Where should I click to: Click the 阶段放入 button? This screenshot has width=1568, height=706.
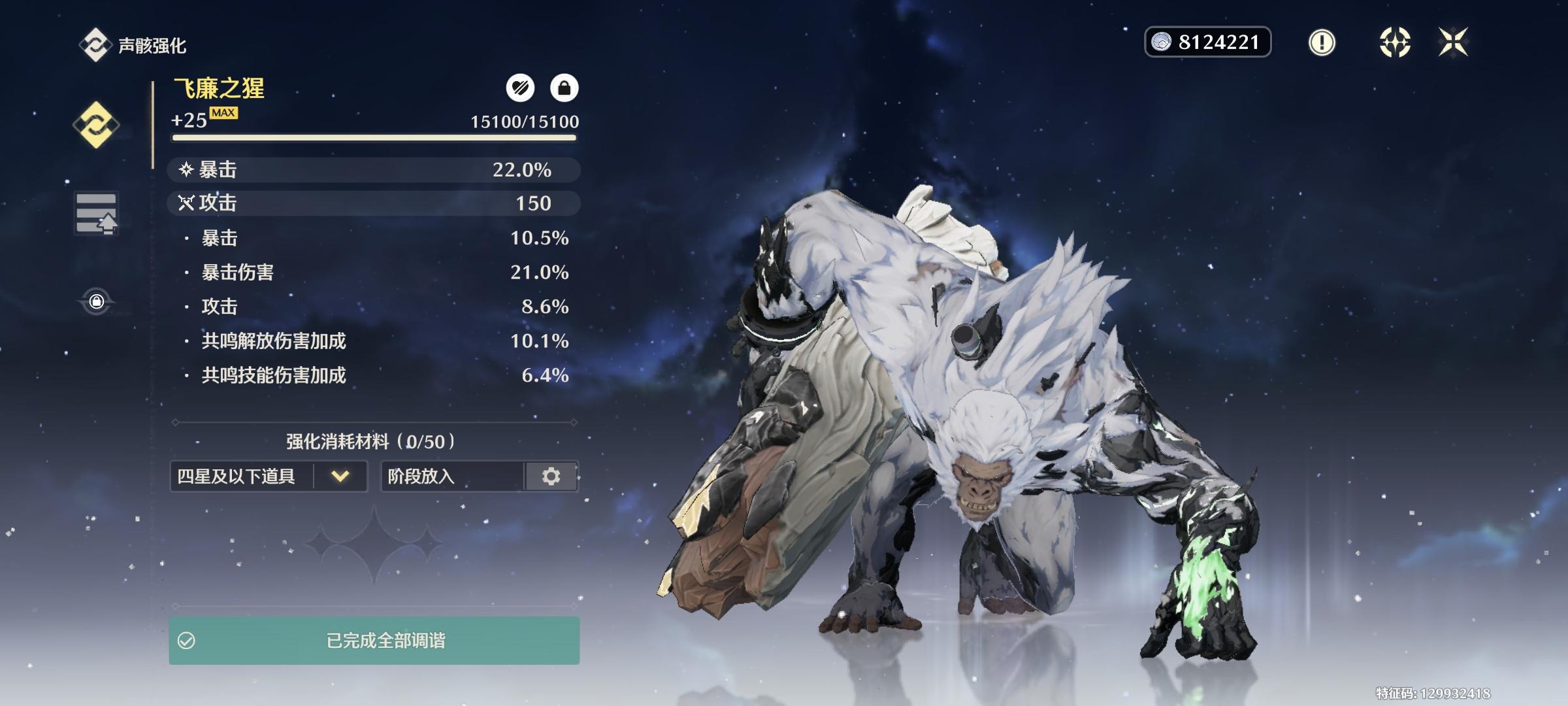pyautogui.click(x=453, y=476)
